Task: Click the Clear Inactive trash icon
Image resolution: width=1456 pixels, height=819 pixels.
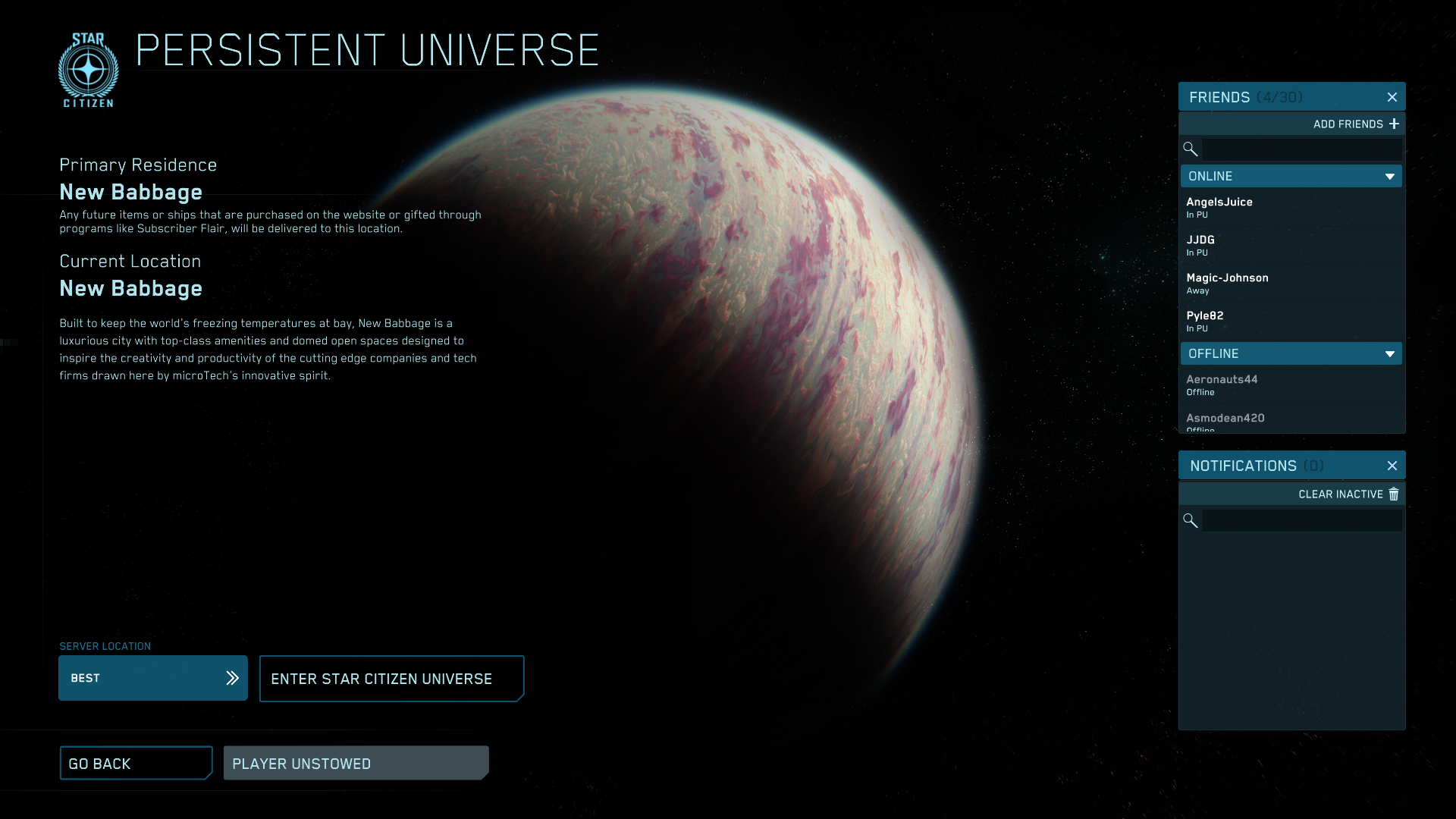Action: [x=1394, y=494]
